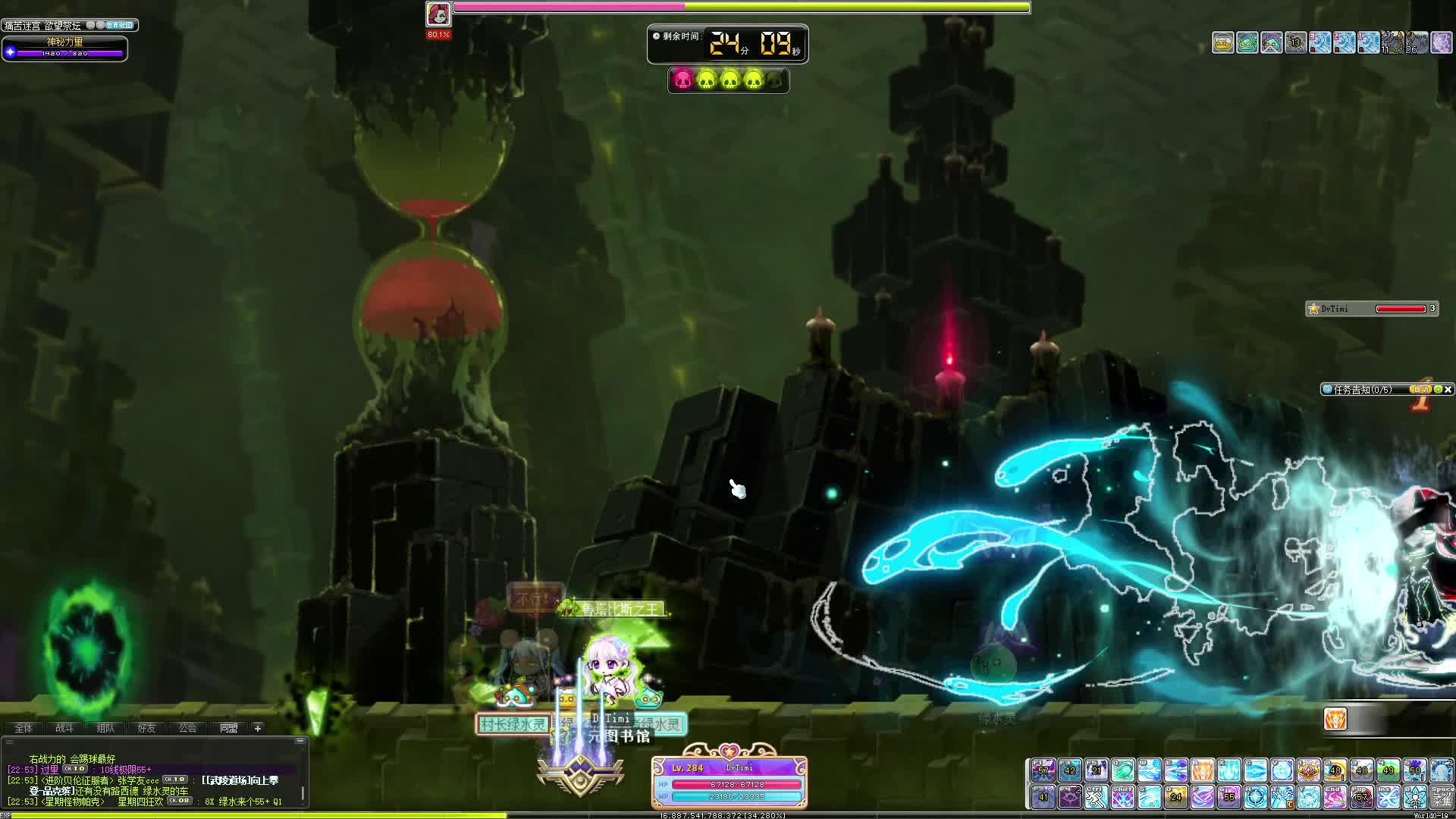The image size is (1456, 819).
Task: Cast the R-key orange flame skill
Action: pos(1203,770)
